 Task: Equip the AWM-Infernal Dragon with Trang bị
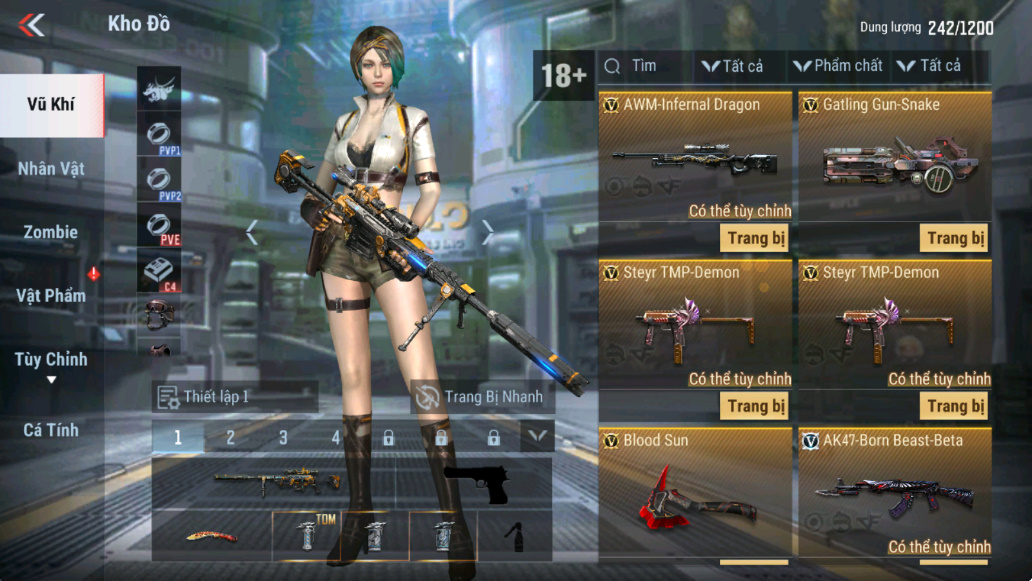coord(754,238)
